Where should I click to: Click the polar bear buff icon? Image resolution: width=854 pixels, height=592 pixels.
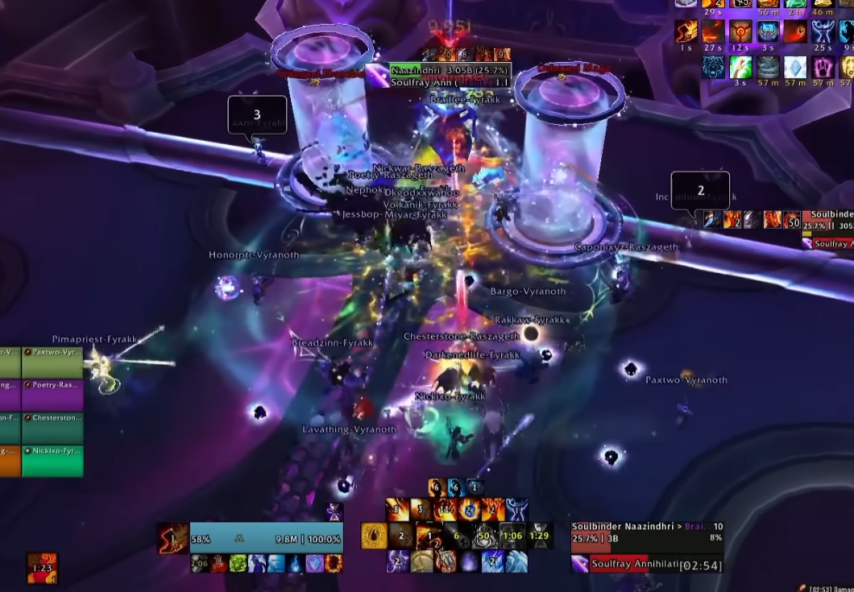coord(712,67)
